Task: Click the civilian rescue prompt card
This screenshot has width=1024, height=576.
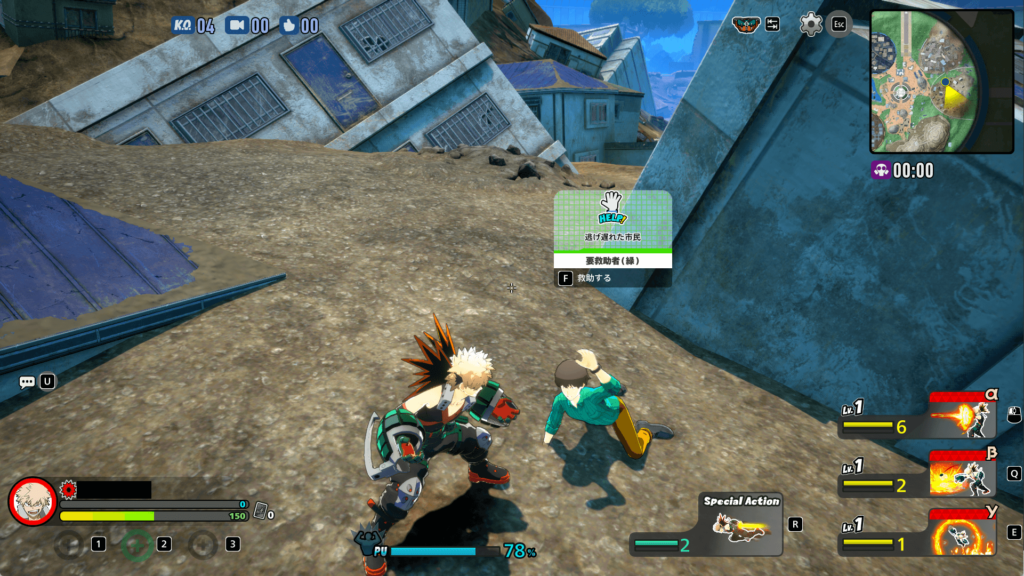Action: [x=613, y=230]
